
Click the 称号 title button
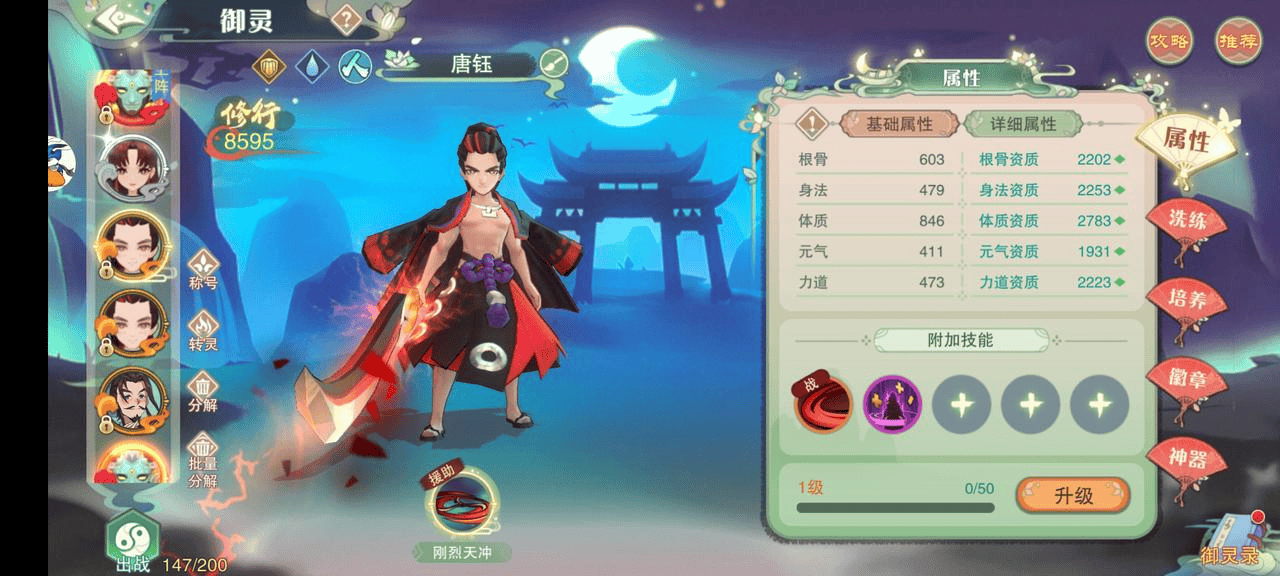(203, 269)
